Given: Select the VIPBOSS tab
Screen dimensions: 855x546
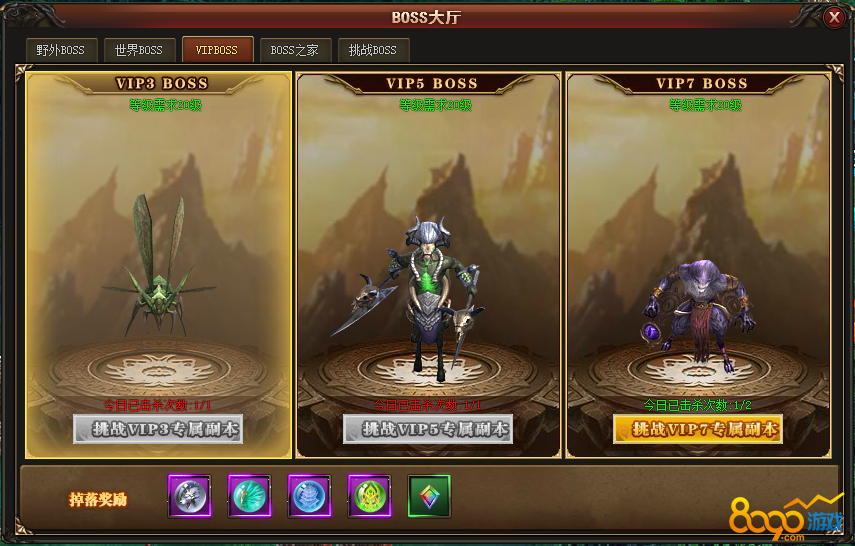Looking at the screenshot, I should (217, 50).
